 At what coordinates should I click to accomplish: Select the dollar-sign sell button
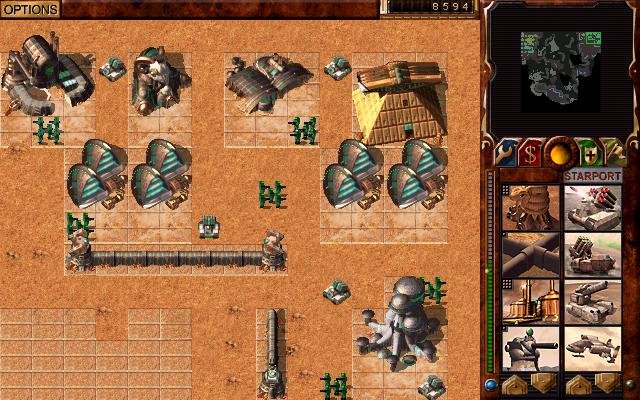[530, 153]
